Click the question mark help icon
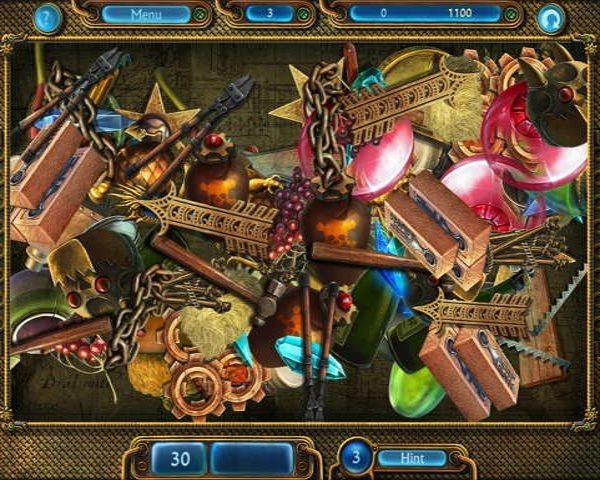The width and height of the screenshot is (600, 480). click(47, 17)
